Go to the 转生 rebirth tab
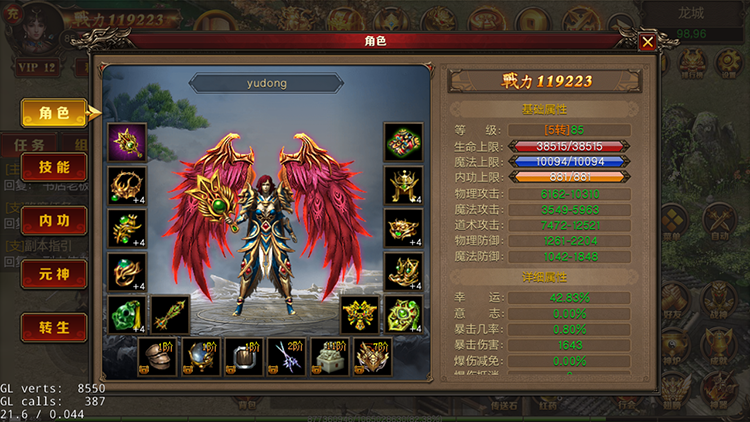The height and width of the screenshot is (422, 750). pos(53,326)
